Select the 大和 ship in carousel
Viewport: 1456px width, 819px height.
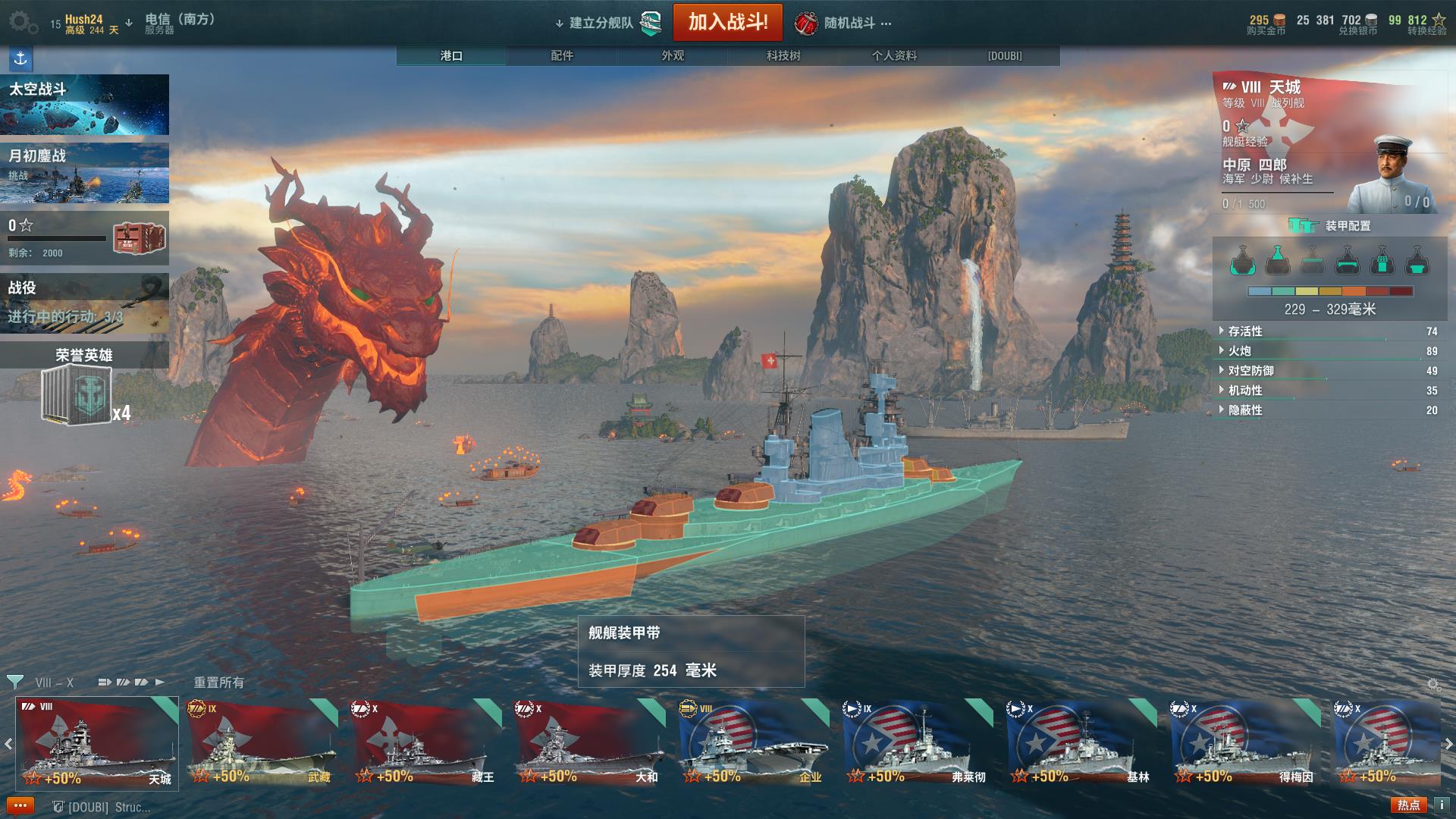click(588, 743)
